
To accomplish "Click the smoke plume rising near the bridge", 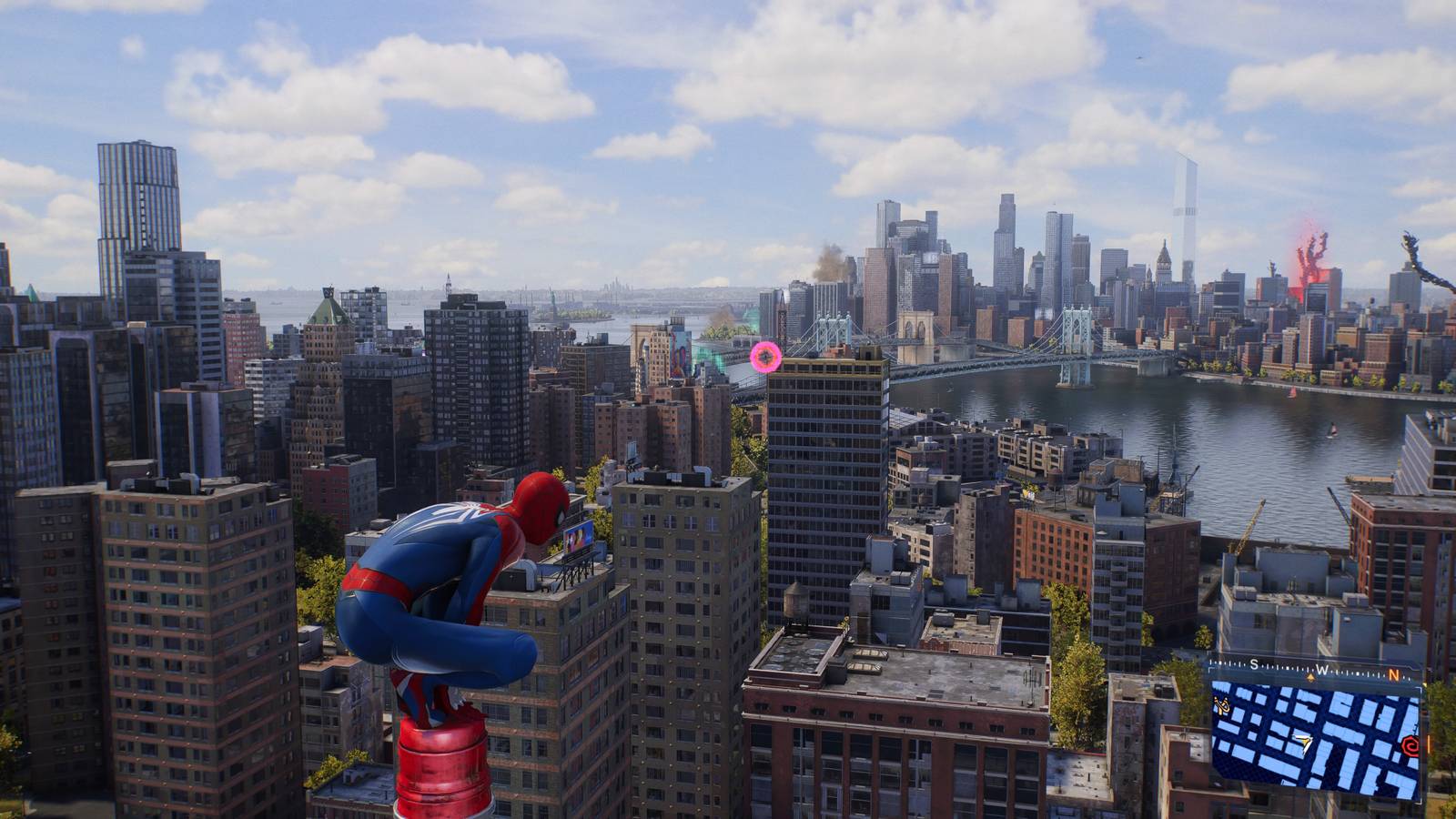I will pos(824,264).
